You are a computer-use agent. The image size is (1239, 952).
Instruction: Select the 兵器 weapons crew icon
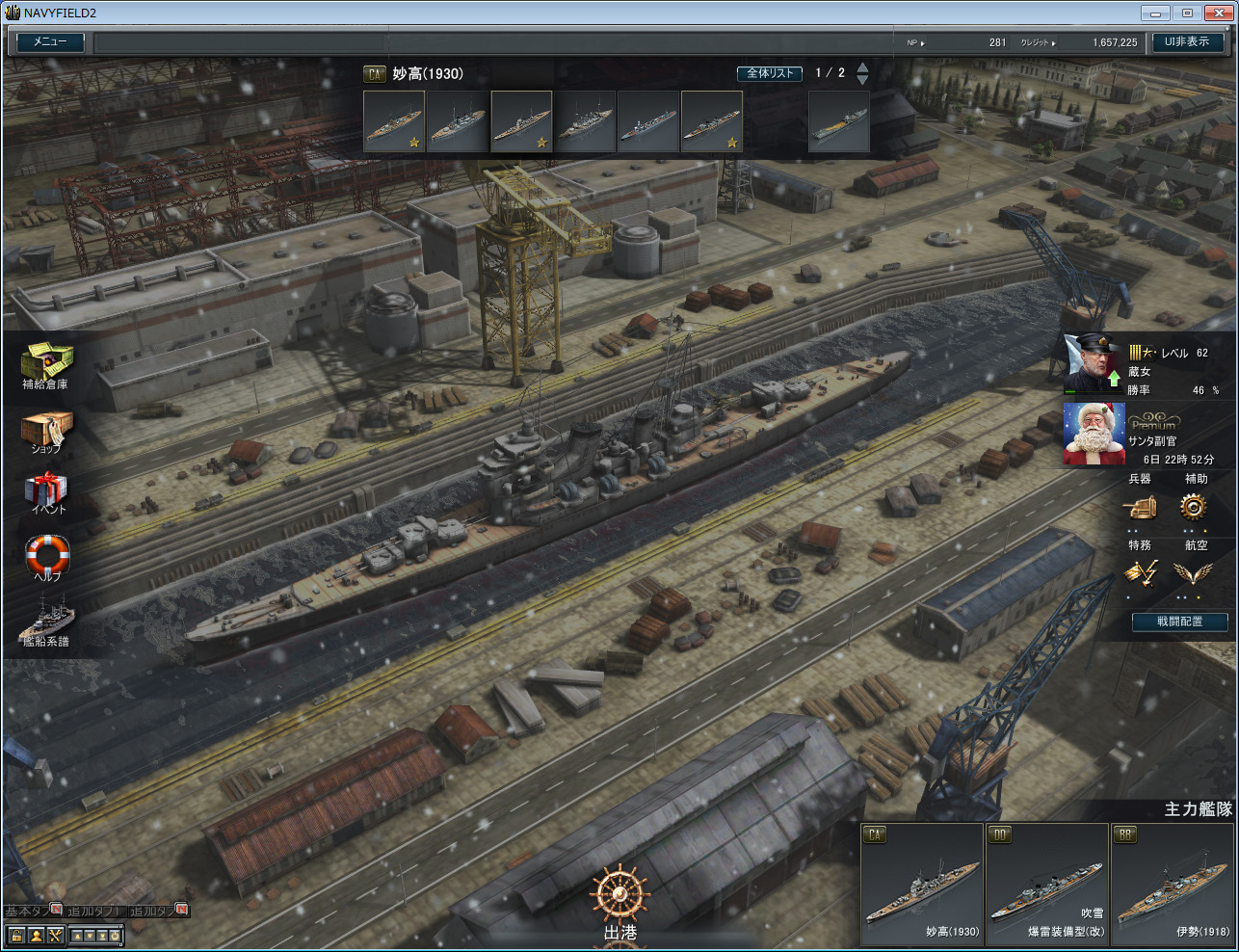point(1140,507)
